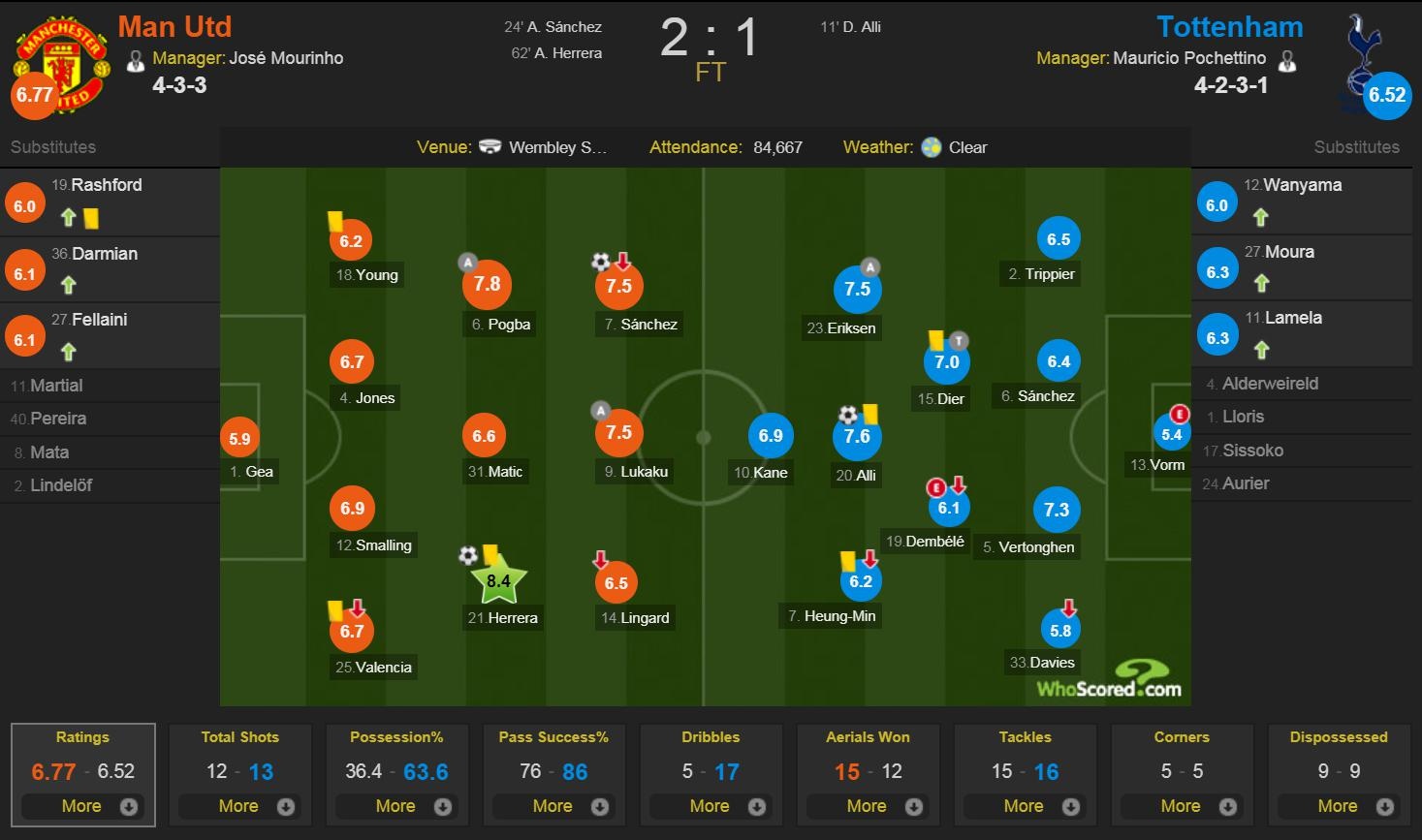This screenshot has width=1422, height=840.
Task: Click the red substituted-off arrow above Lingard
Action: pos(600,560)
